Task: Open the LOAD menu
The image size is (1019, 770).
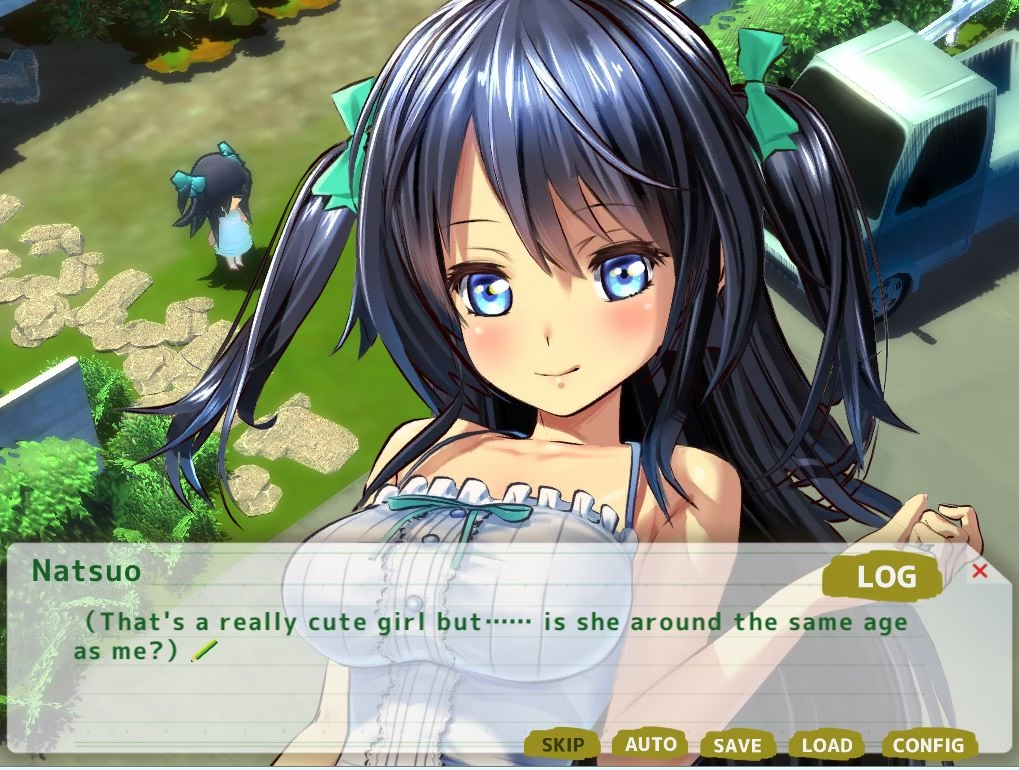Action: (827, 746)
